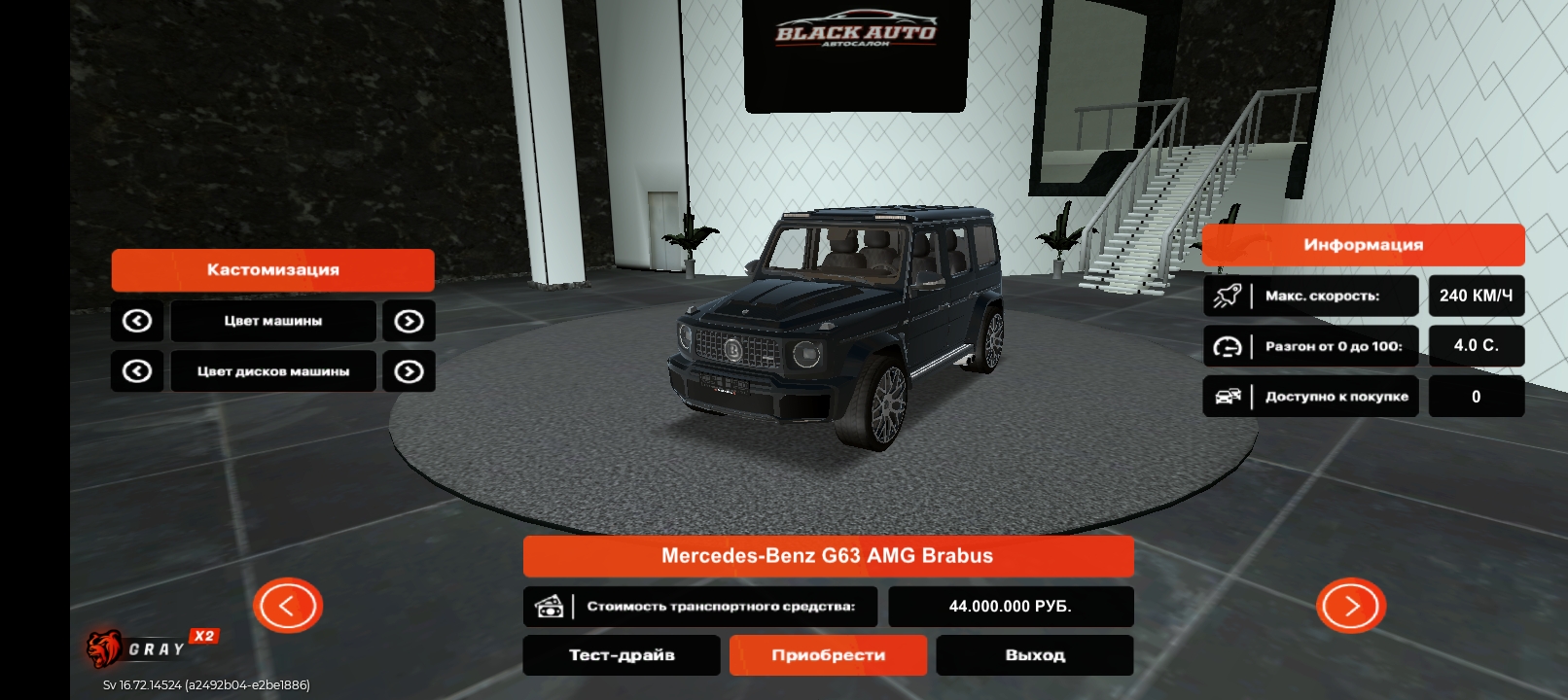The height and width of the screenshot is (700, 1568).
Task: Select previous car color (Цвет машины)
Action: click(137, 321)
